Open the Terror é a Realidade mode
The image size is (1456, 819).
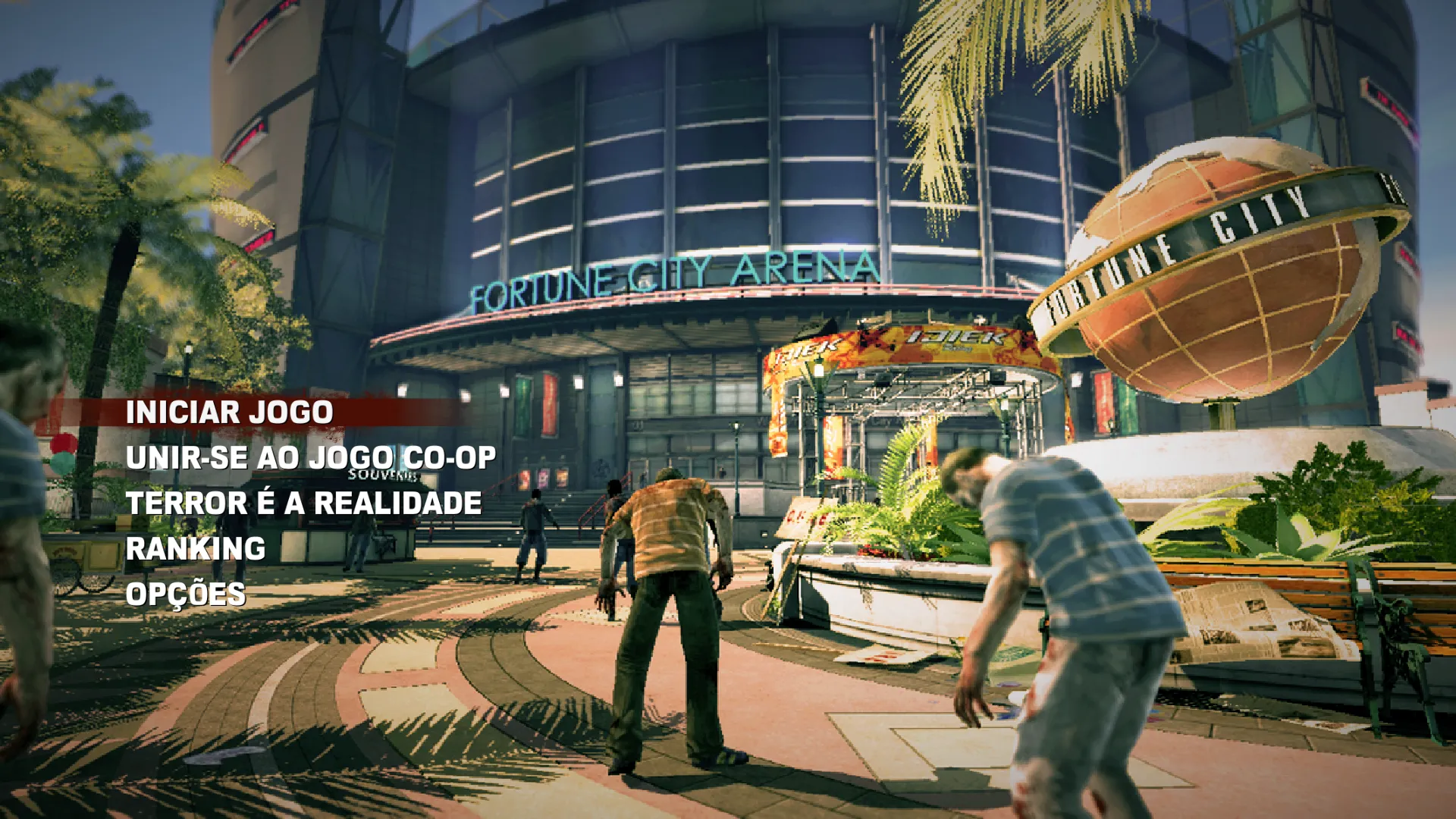(303, 504)
